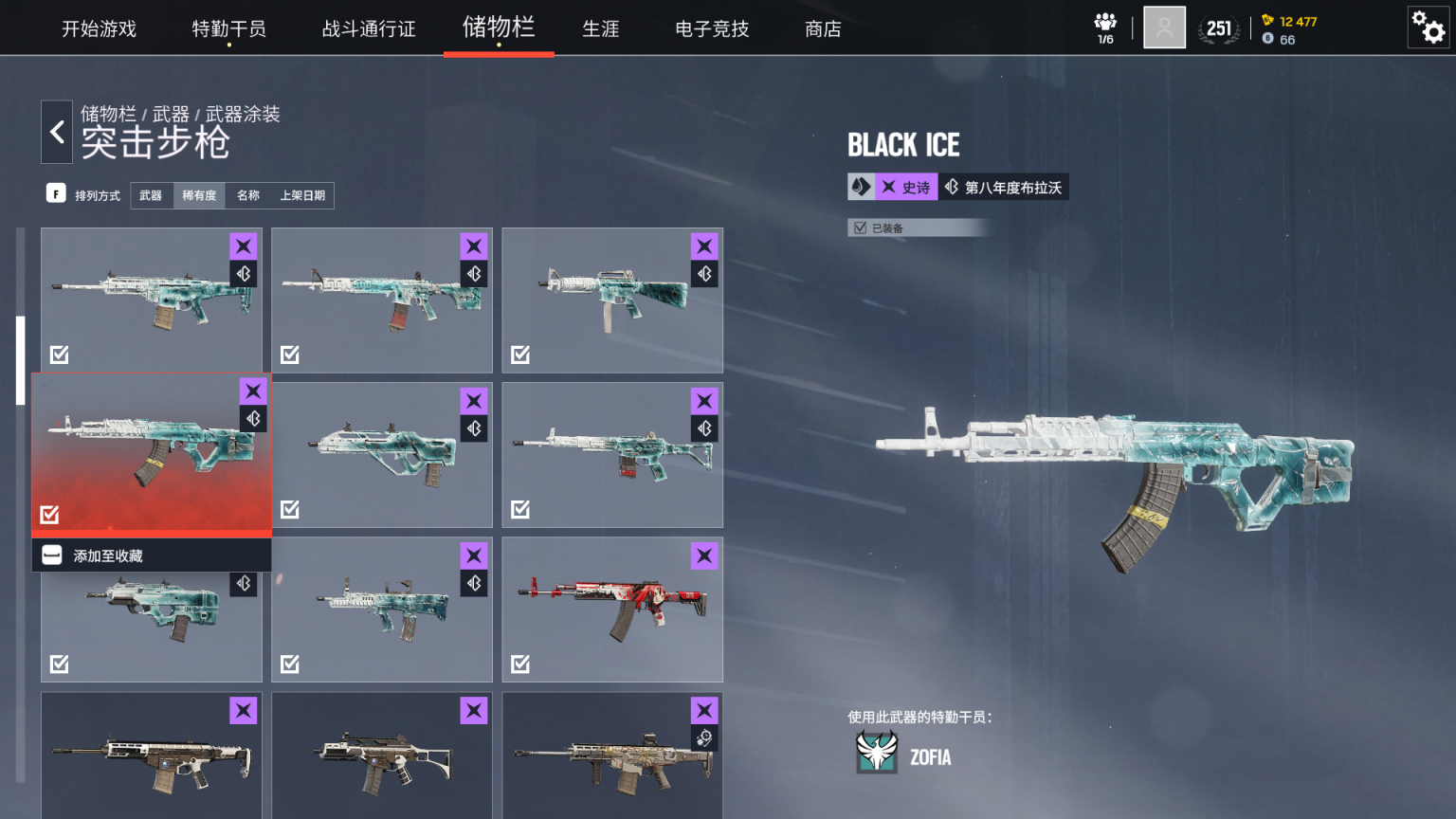Open the 战斗通行证 tab

[x=369, y=29]
